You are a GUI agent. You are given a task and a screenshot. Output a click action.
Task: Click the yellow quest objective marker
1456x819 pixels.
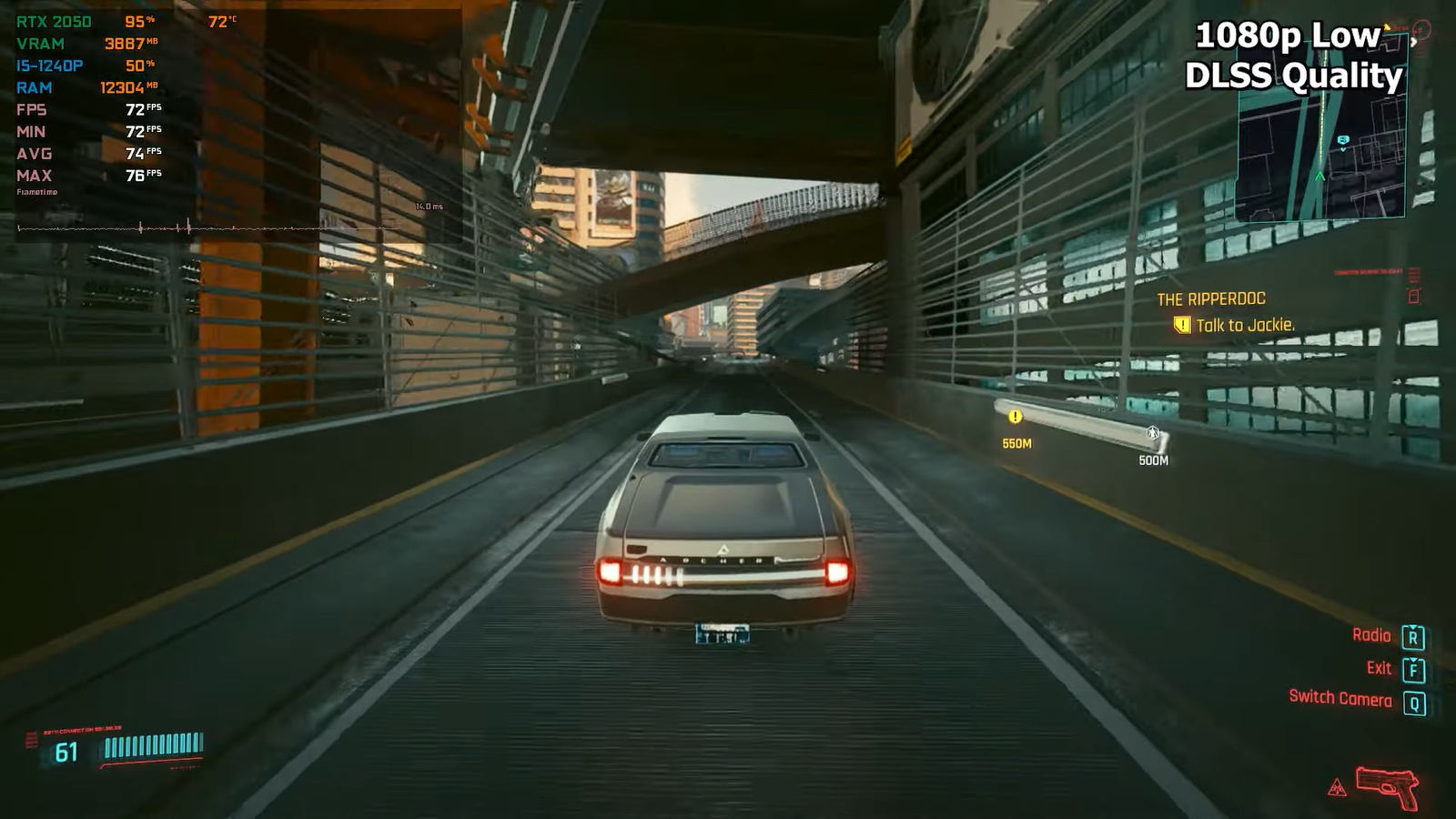1016,417
